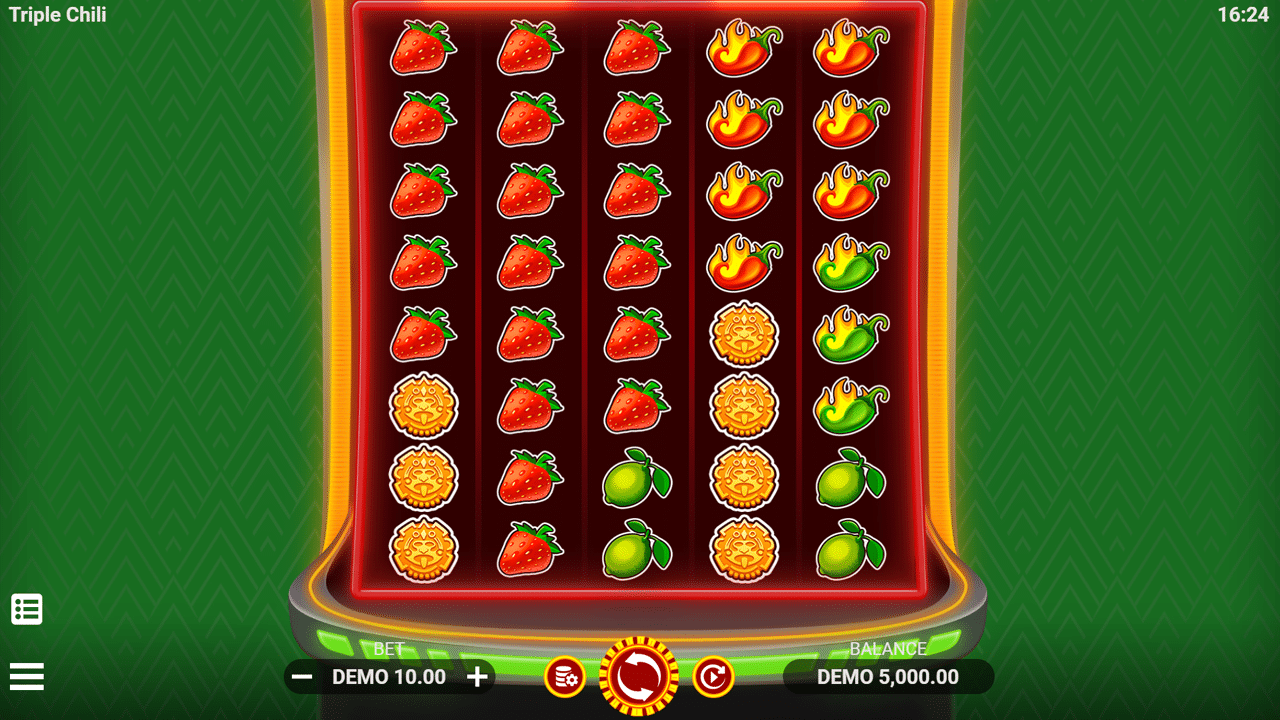Image resolution: width=1280 pixels, height=720 pixels.
Task: Click the Triple Chili game title
Action: pos(56,14)
